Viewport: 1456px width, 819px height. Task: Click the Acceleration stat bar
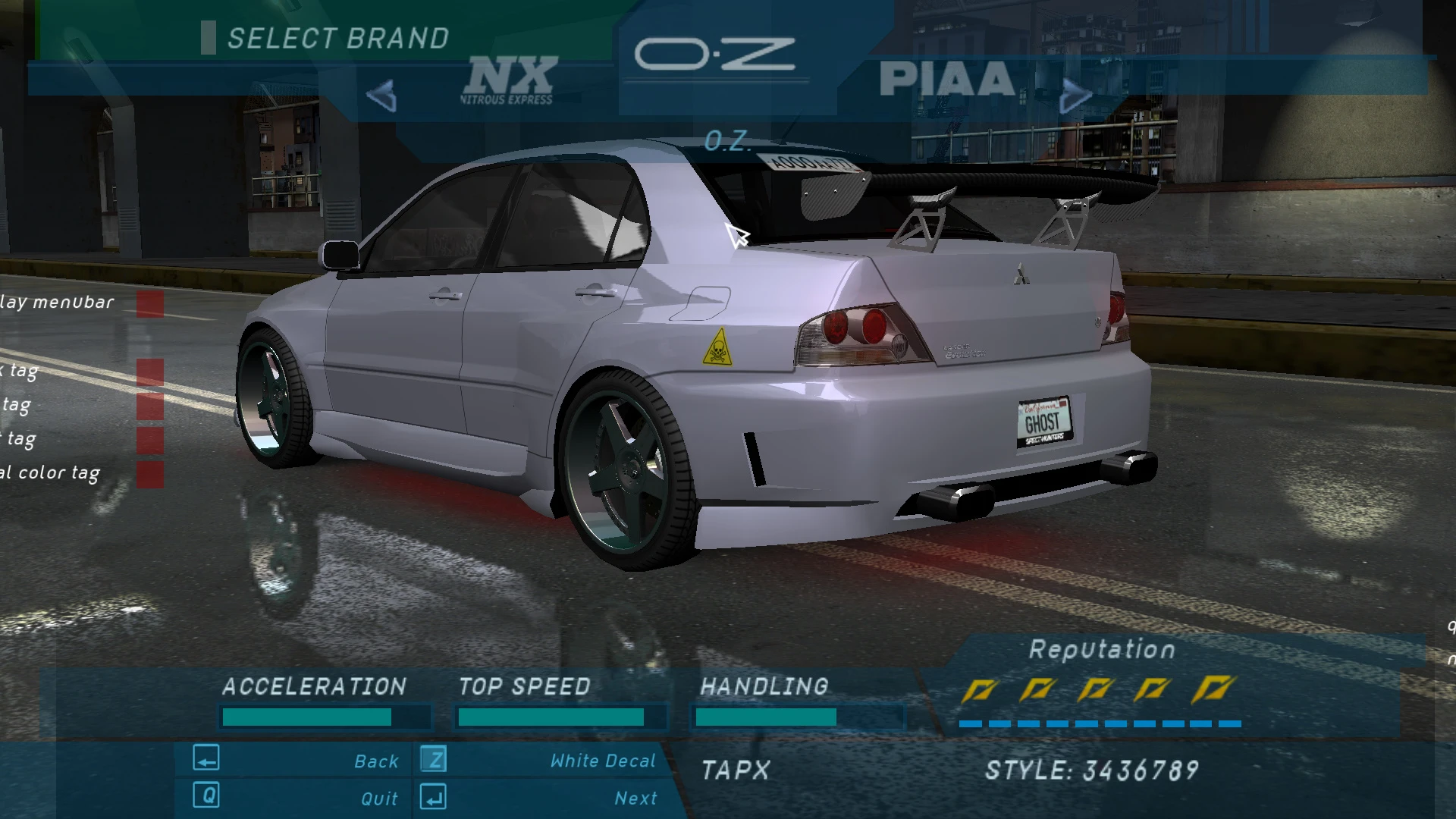point(325,716)
